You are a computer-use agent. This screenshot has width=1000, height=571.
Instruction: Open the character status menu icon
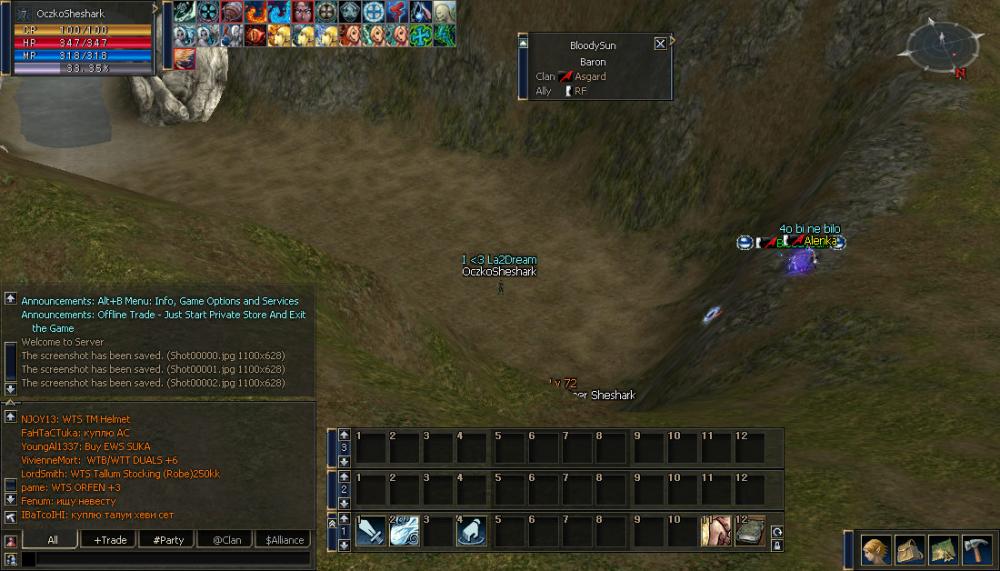click(877, 550)
